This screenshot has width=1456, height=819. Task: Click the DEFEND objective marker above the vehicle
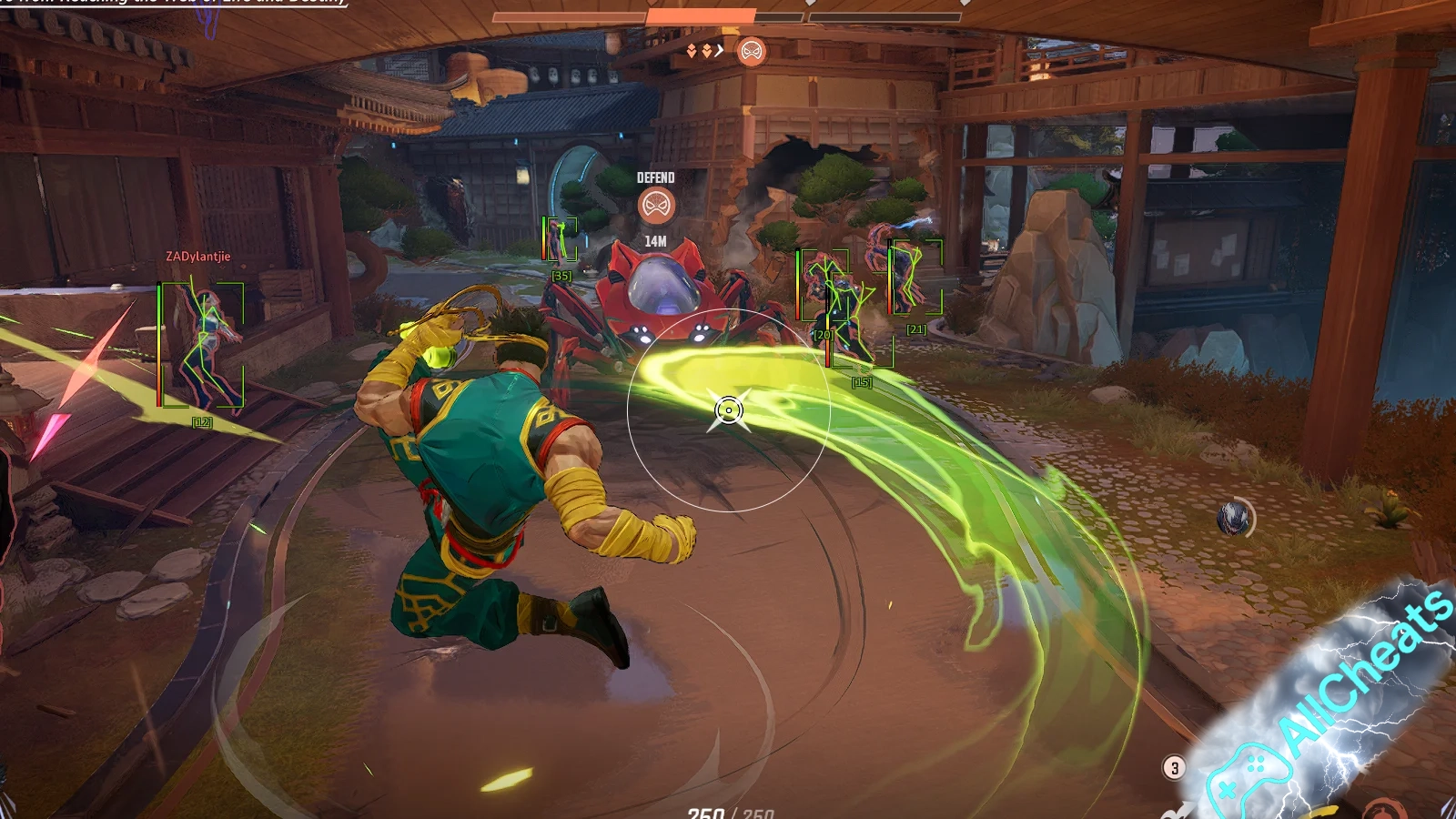coord(655,206)
